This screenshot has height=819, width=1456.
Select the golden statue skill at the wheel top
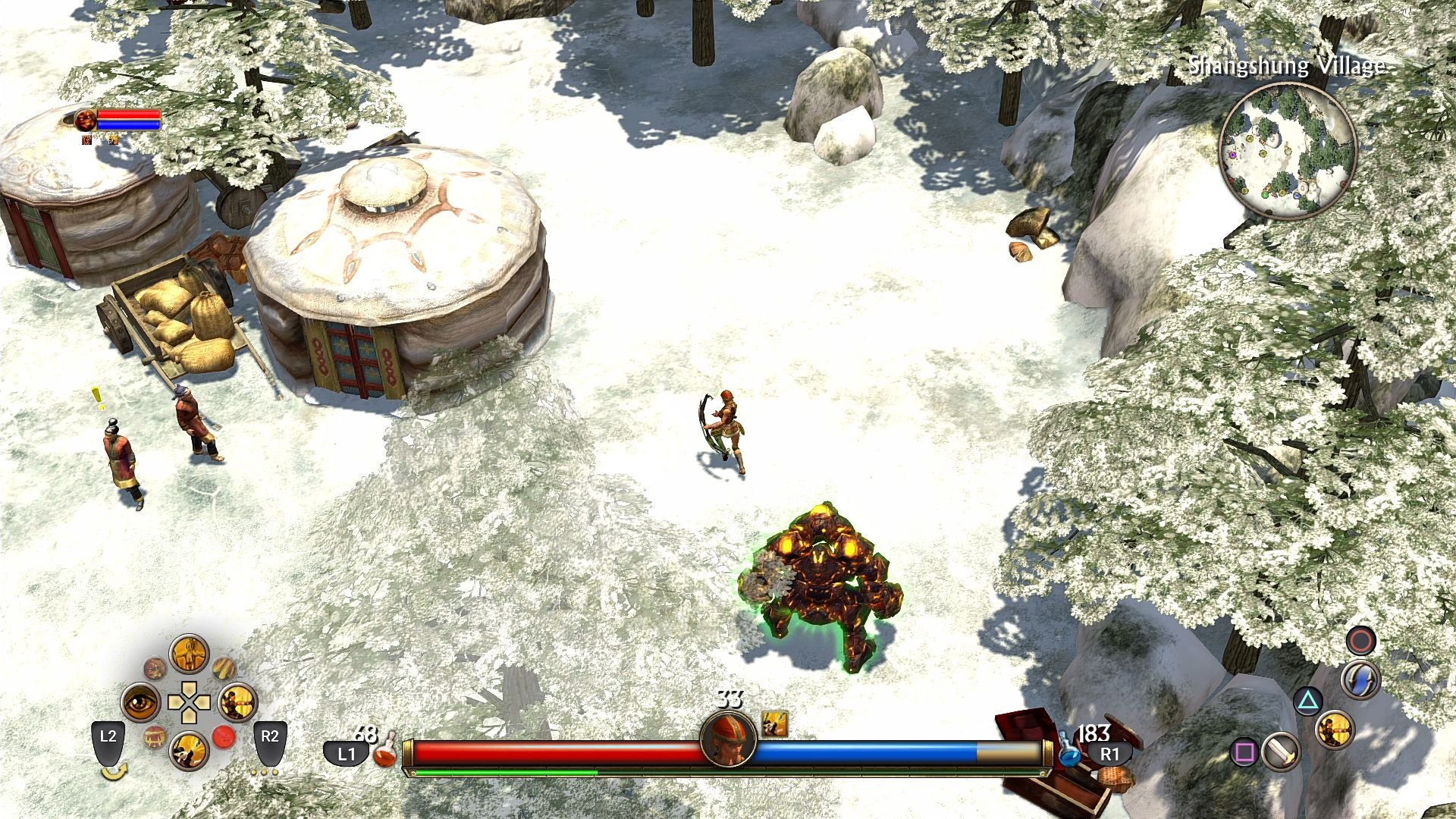(x=189, y=657)
